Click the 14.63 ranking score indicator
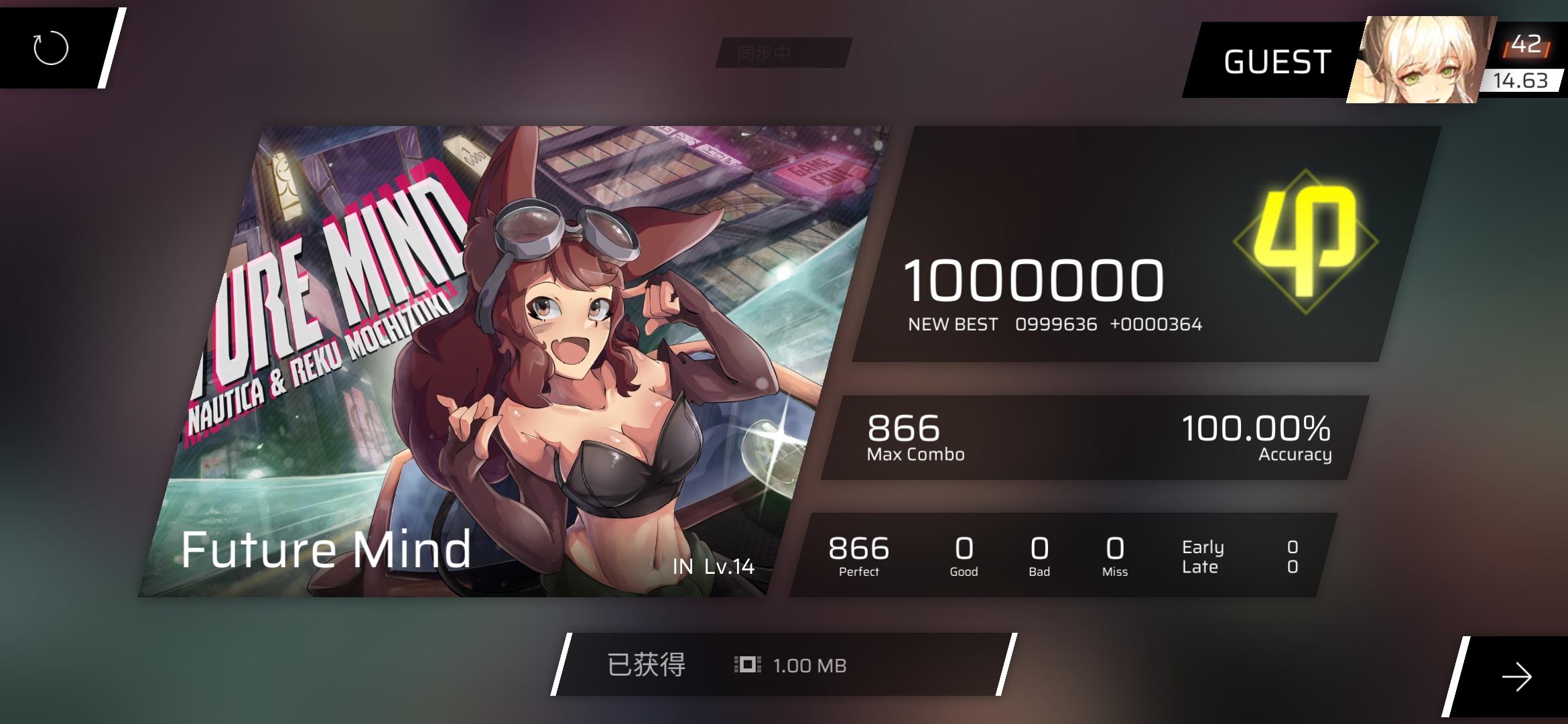This screenshot has width=1568, height=724. point(1521,82)
